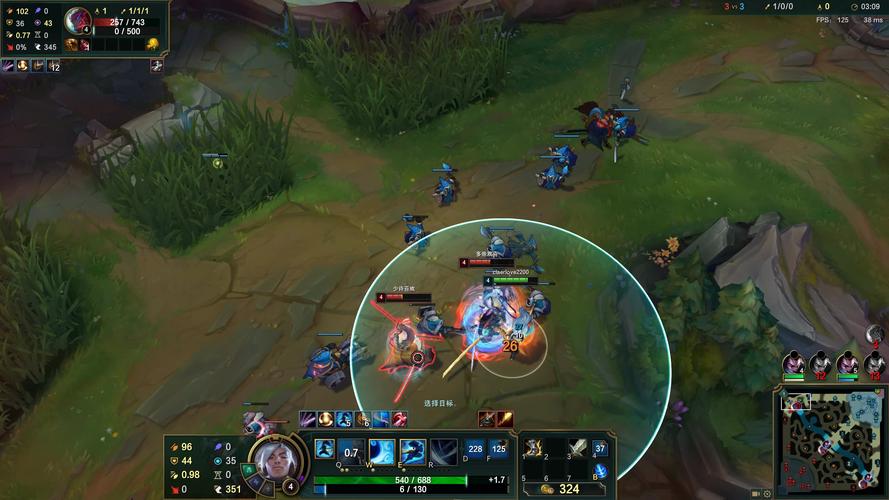Click the F summoner spell on cooldown

click(x=497, y=450)
